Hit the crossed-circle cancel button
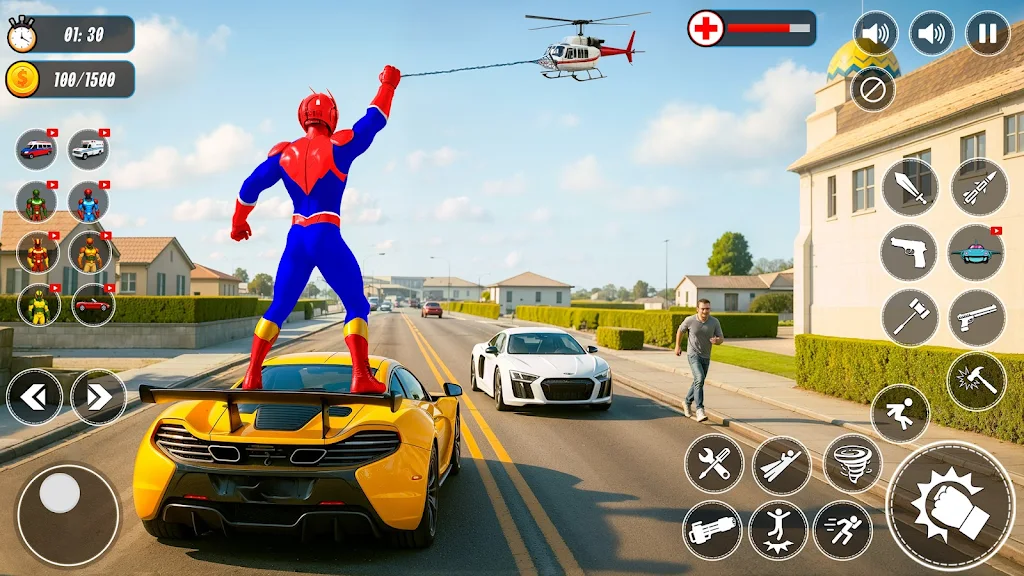1024x576 pixels. [872, 89]
